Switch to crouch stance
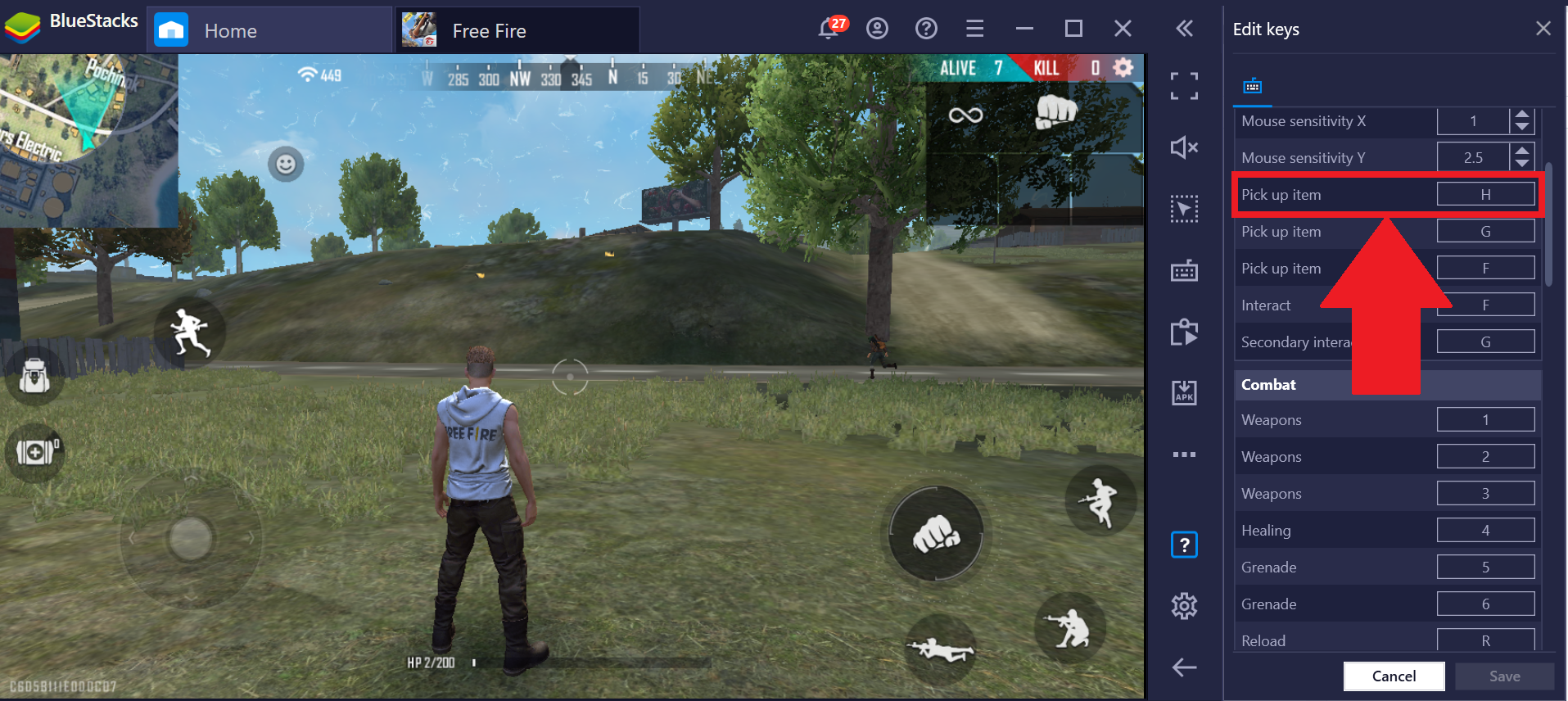 pos(1070,628)
